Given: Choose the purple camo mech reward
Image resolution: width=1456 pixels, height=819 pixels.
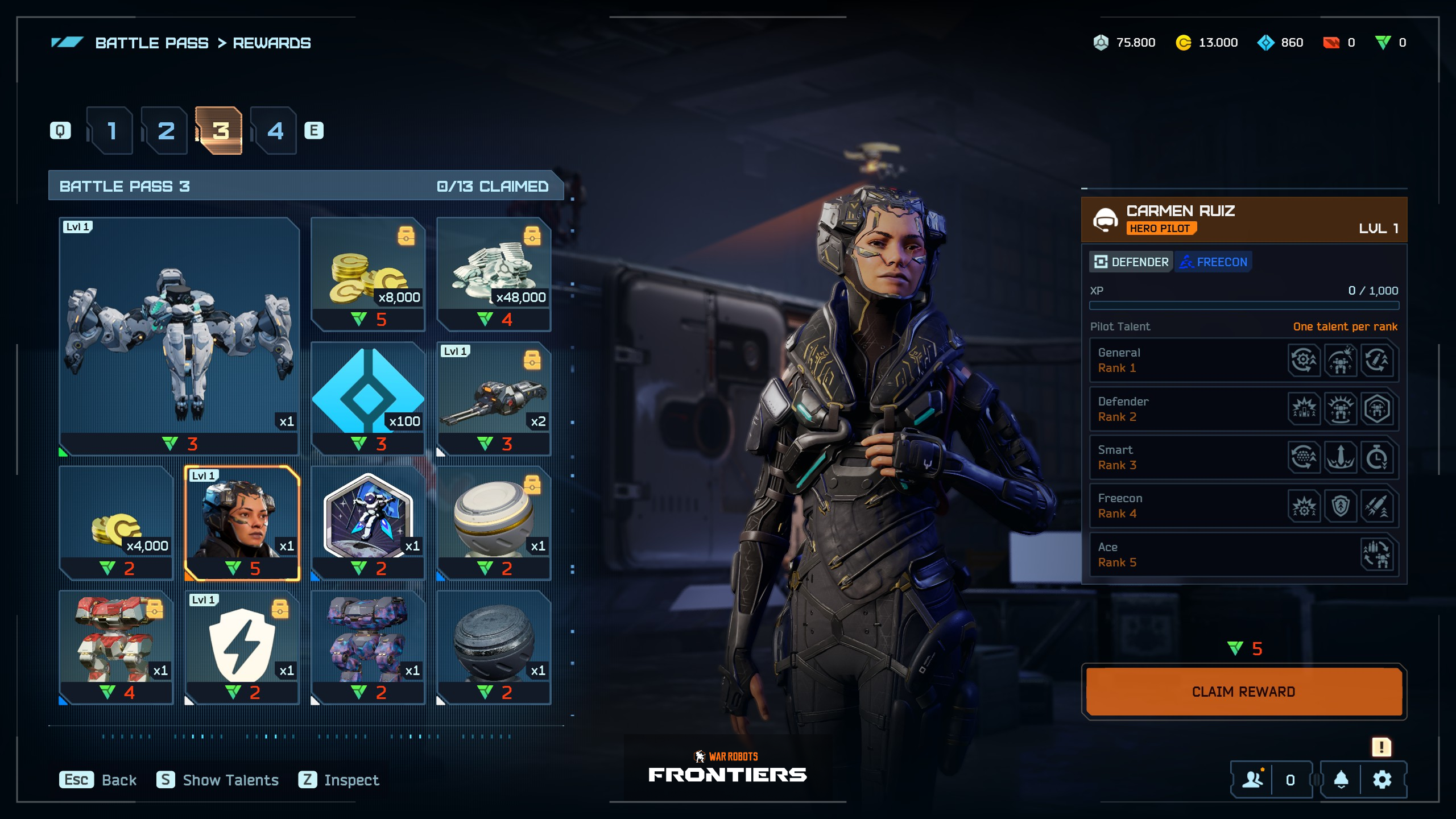Looking at the screenshot, I should point(368,647).
